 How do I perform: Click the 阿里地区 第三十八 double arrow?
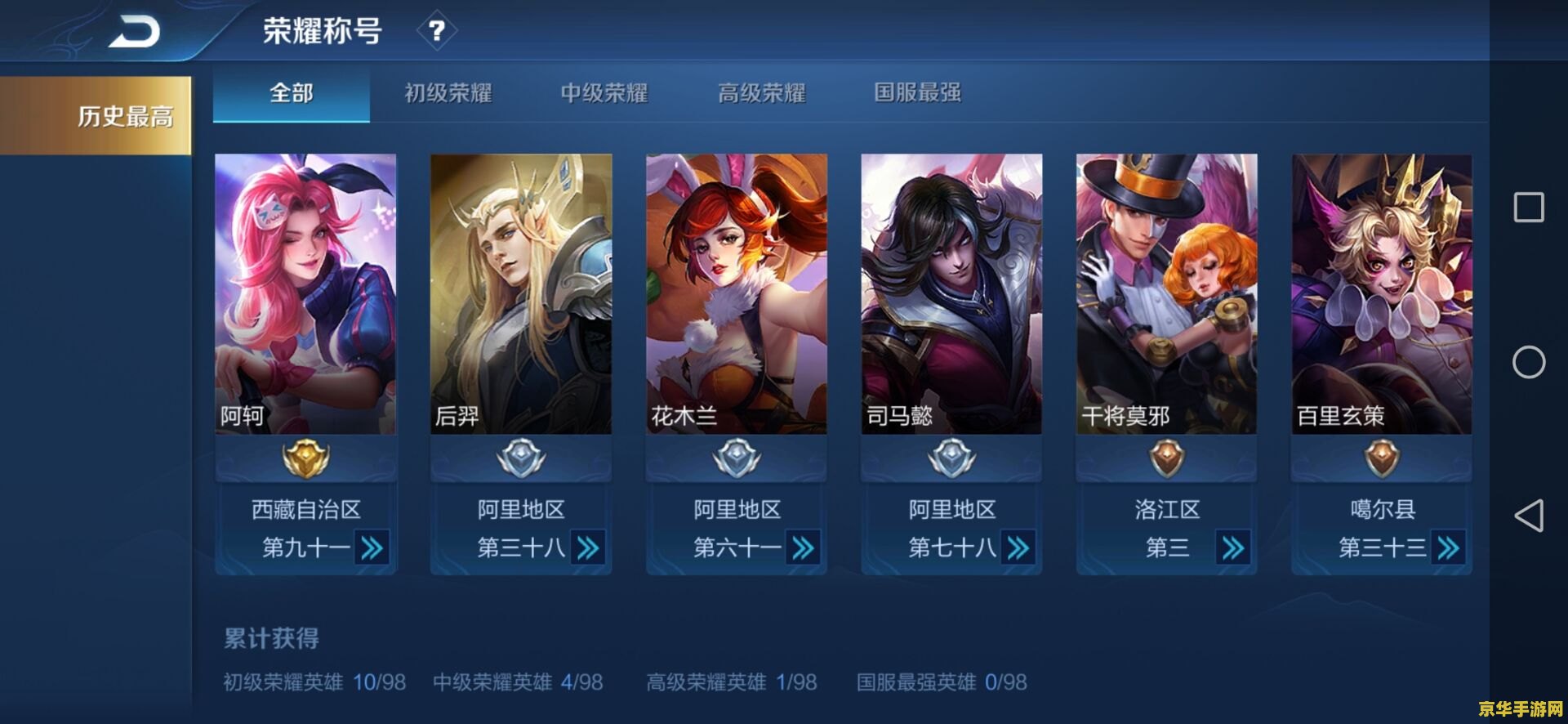587,547
